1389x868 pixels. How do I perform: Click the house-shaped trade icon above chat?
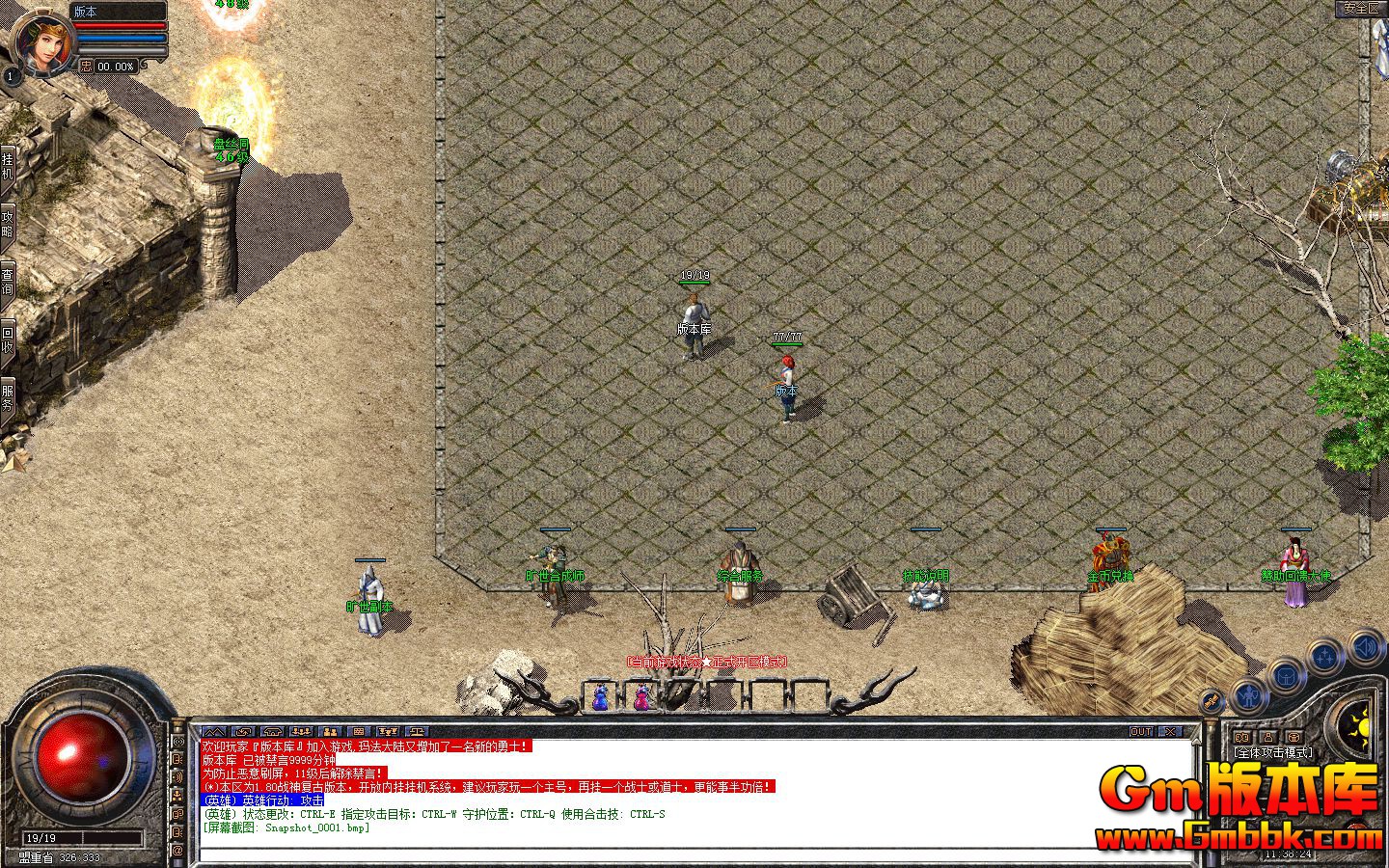(x=271, y=731)
